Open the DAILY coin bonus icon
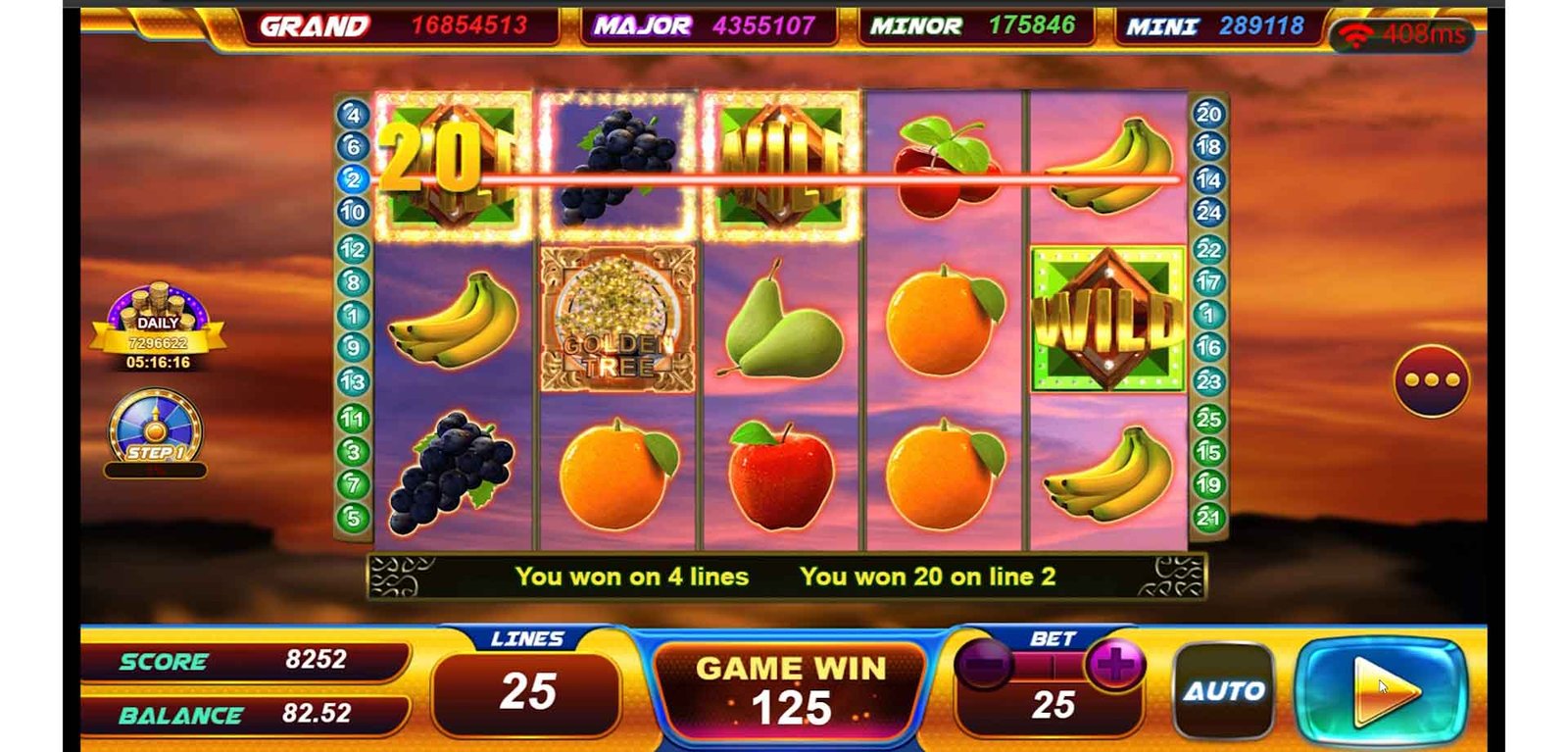This screenshot has height=752, width=1568. pos(157,326)
